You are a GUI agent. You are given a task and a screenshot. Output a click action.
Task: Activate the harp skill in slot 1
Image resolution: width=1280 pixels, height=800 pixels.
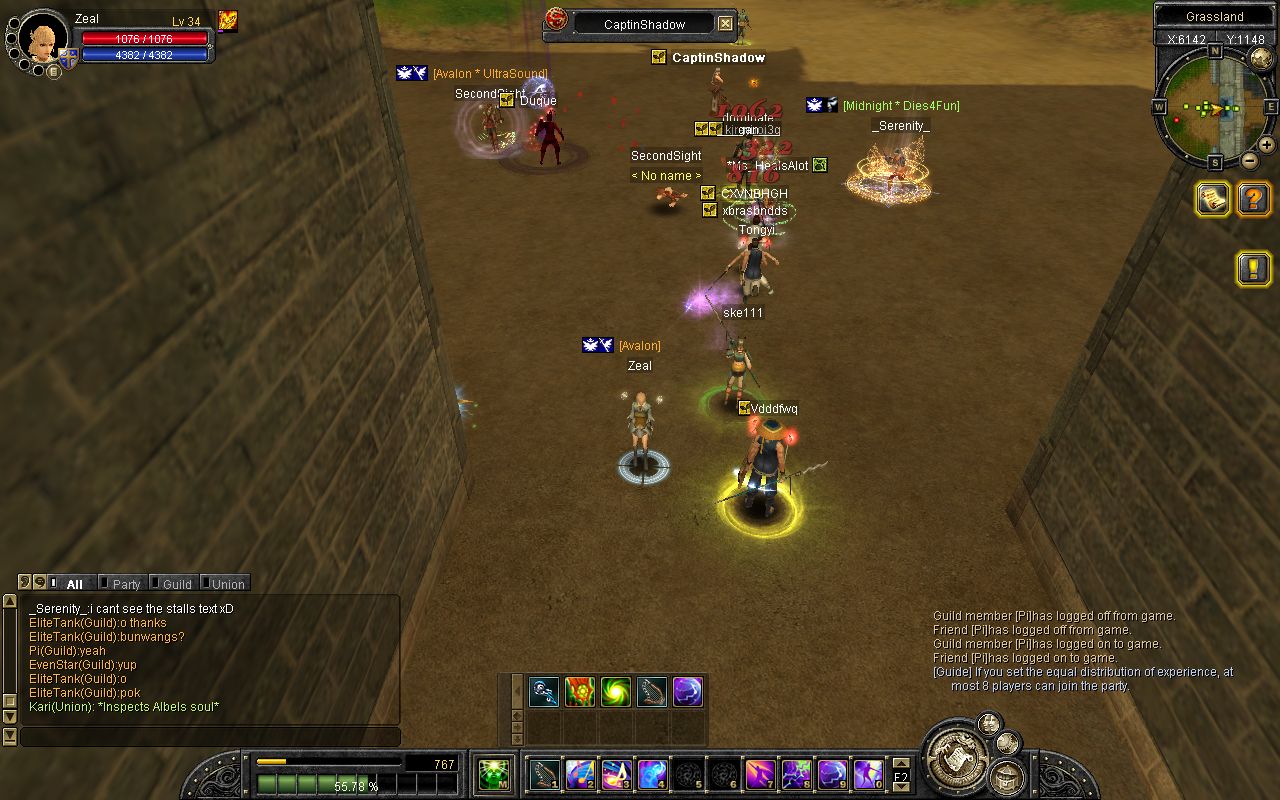[545, 774]
